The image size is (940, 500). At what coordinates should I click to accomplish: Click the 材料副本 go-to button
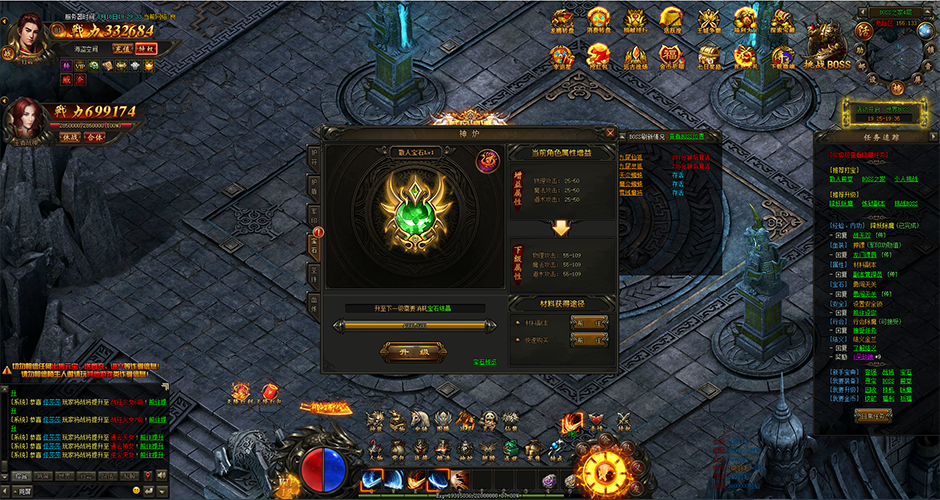[x=589, y=322]
